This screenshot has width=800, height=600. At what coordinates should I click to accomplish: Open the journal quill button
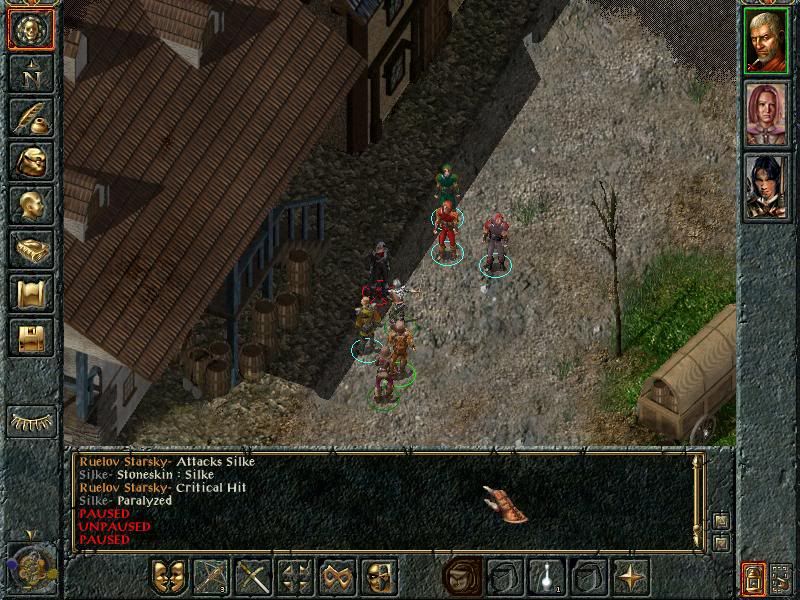(x=30, y=117)
